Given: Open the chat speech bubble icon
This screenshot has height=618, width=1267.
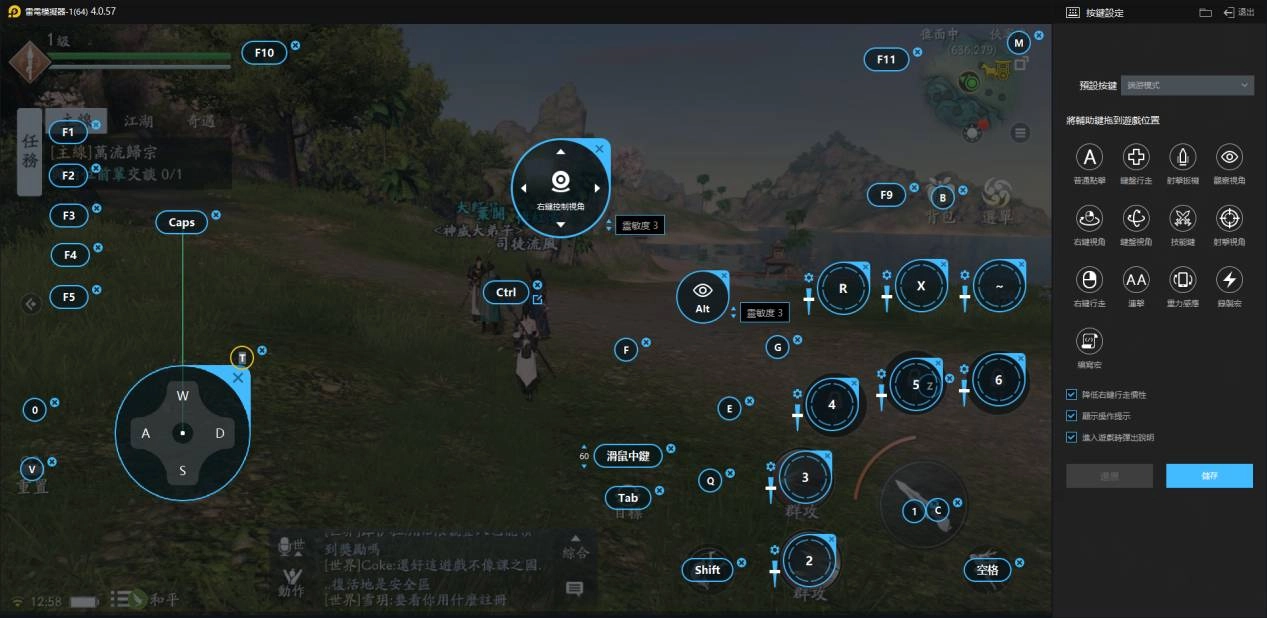Looking at the screenshot, I should 574,589.
